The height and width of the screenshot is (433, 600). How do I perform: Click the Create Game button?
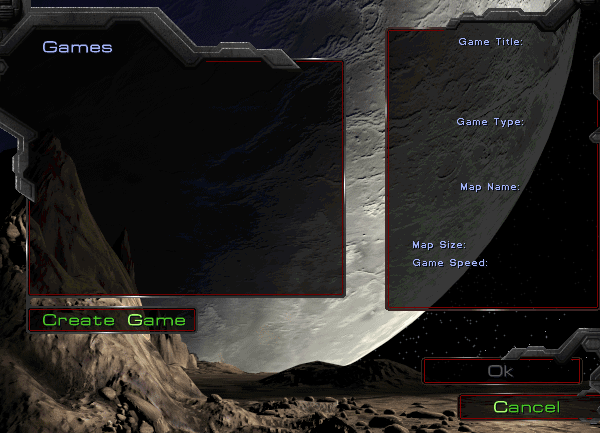pyautogui.click(x=113, y=320)
